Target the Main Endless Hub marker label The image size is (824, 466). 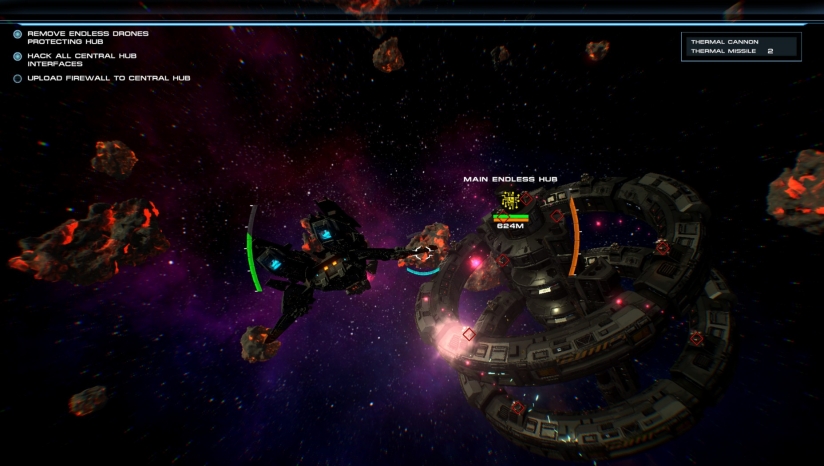point(510,180)
